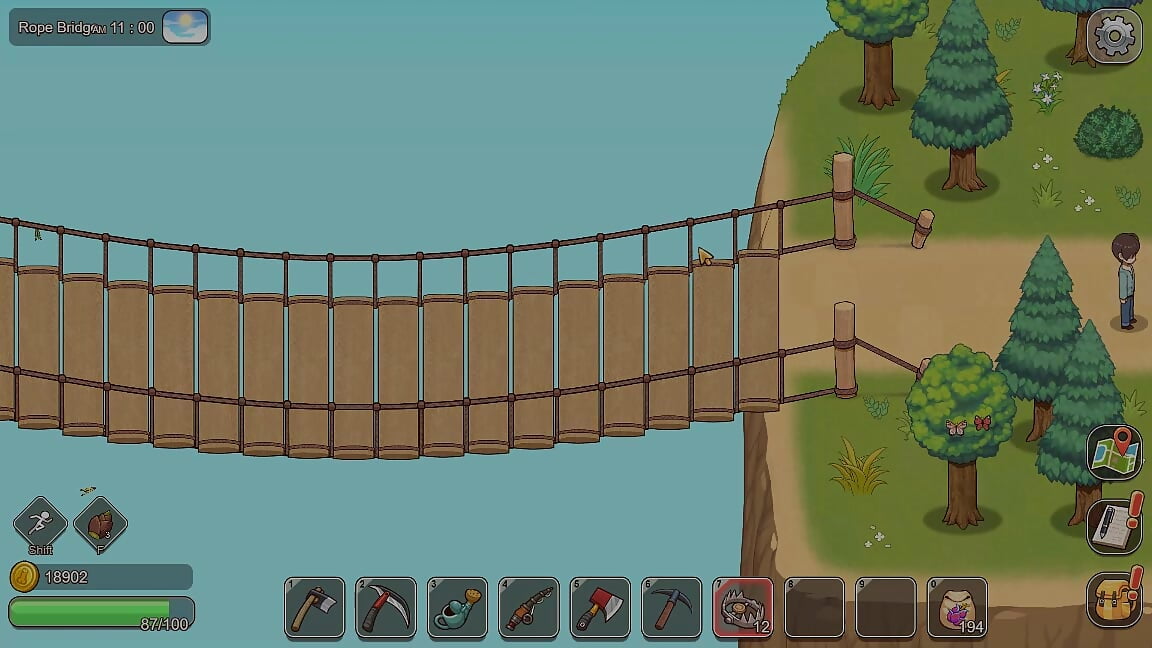Click the weather icon beside the clock
The height and width of the screenshot is (648, 1152).
point(185,27)
